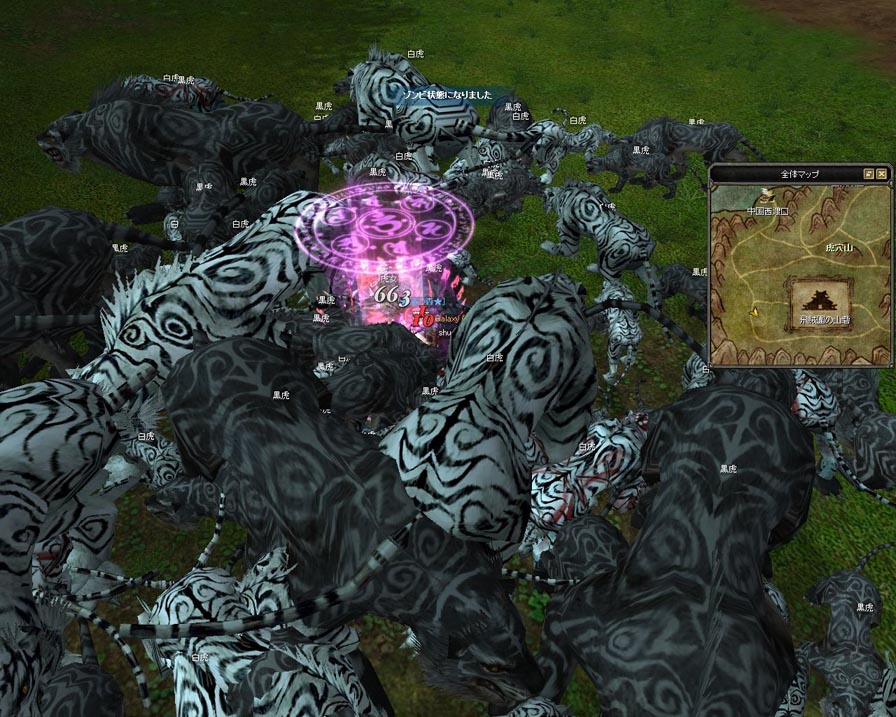Image resolution: width=896 pixels, height=717 pixels.
Task: Select the mountain fortress marker on the map
Action: (x=820, y=301)
